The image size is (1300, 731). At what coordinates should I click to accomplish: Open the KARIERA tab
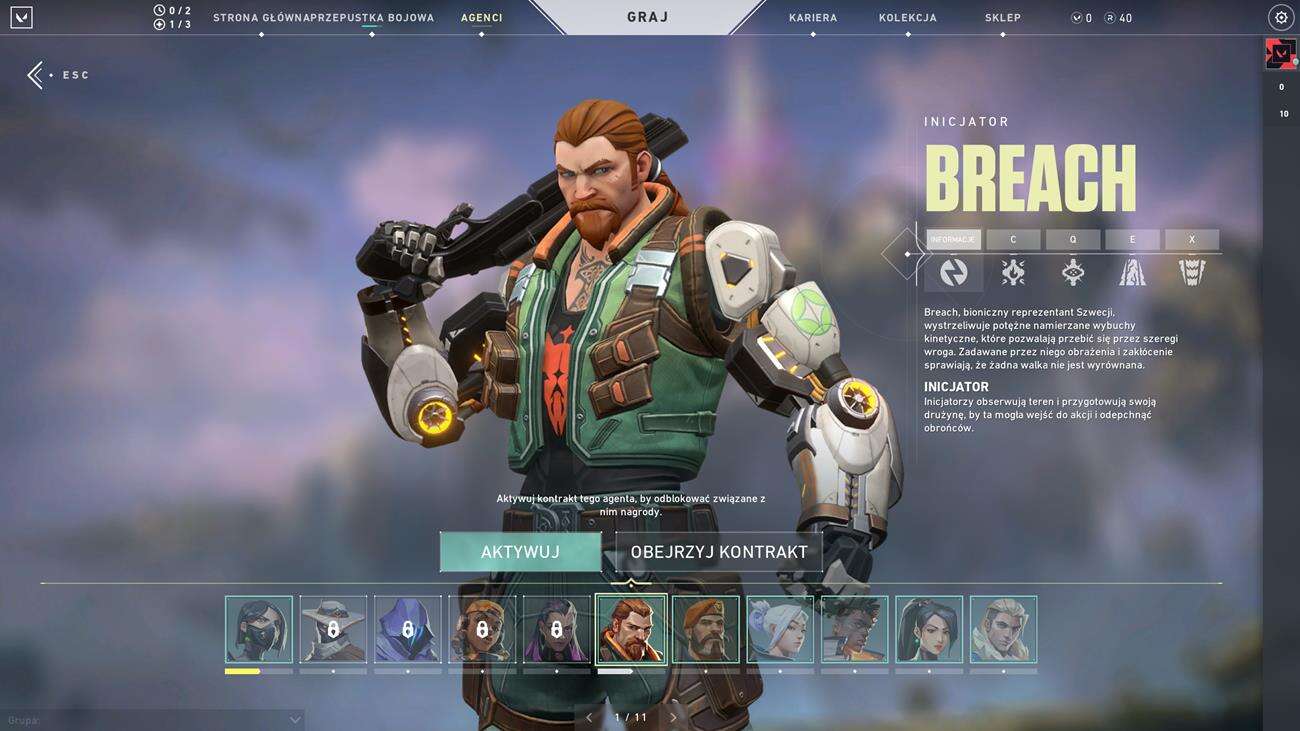pos(812,18)
